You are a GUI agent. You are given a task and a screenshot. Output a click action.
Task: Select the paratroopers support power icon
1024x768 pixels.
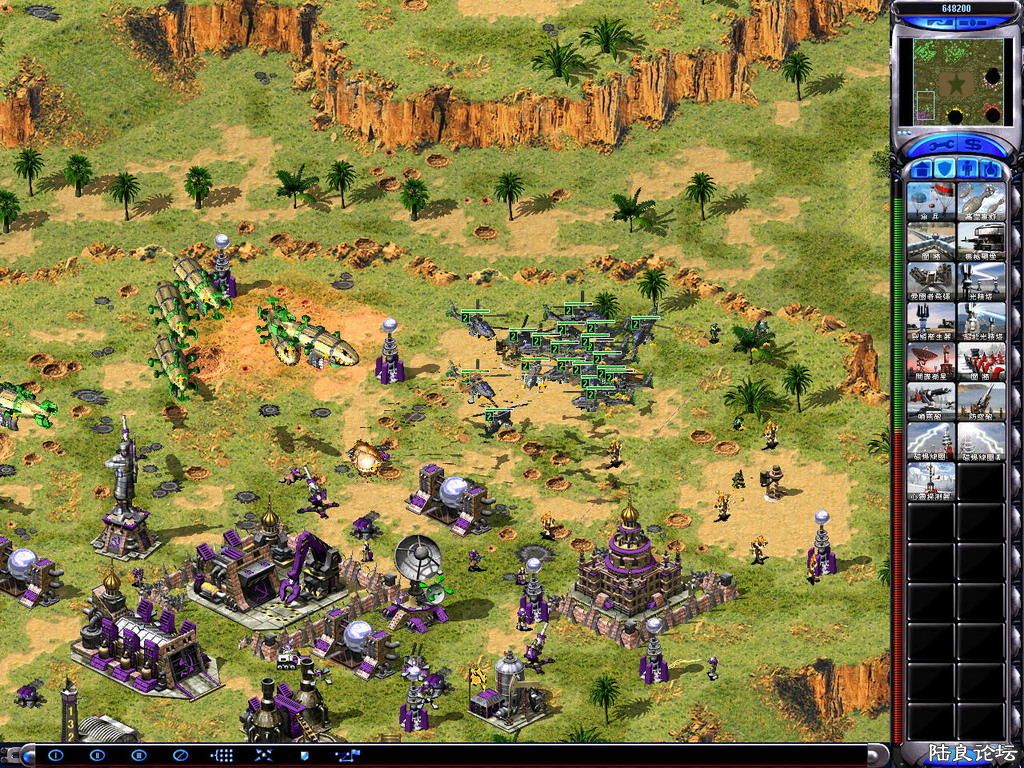[x=930, y=200]
